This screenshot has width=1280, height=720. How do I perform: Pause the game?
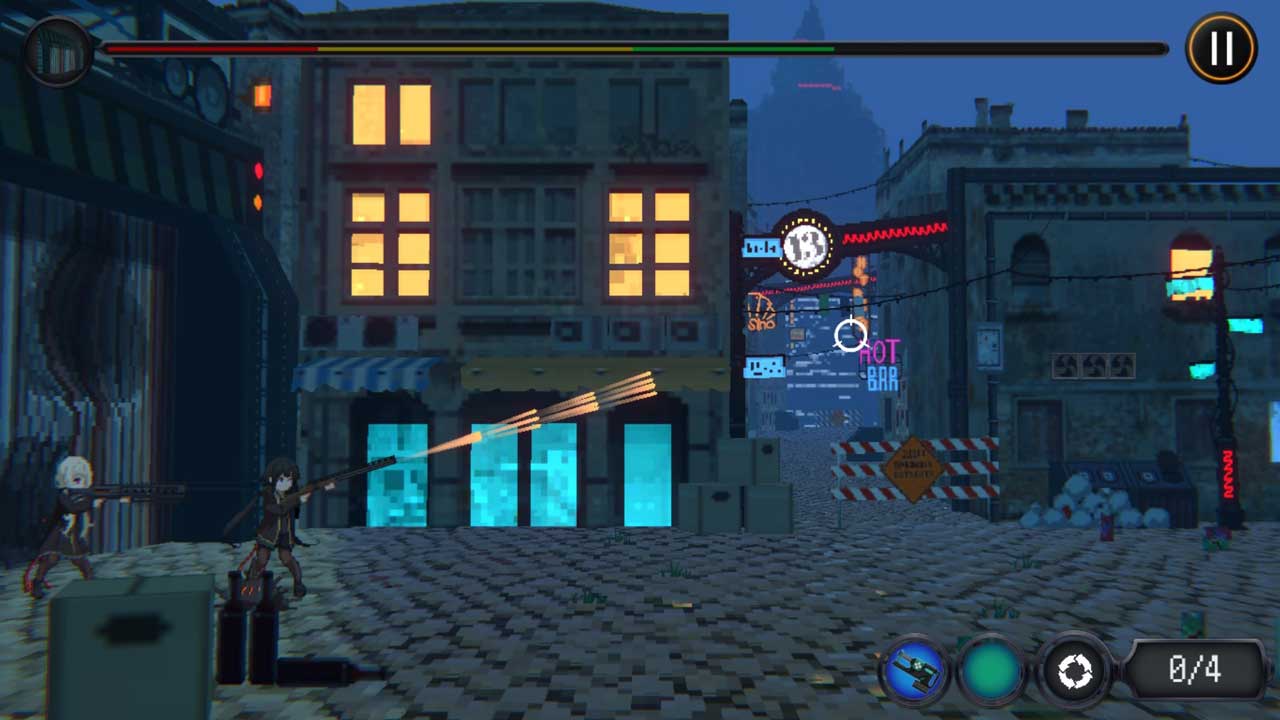pos(1220,48)
